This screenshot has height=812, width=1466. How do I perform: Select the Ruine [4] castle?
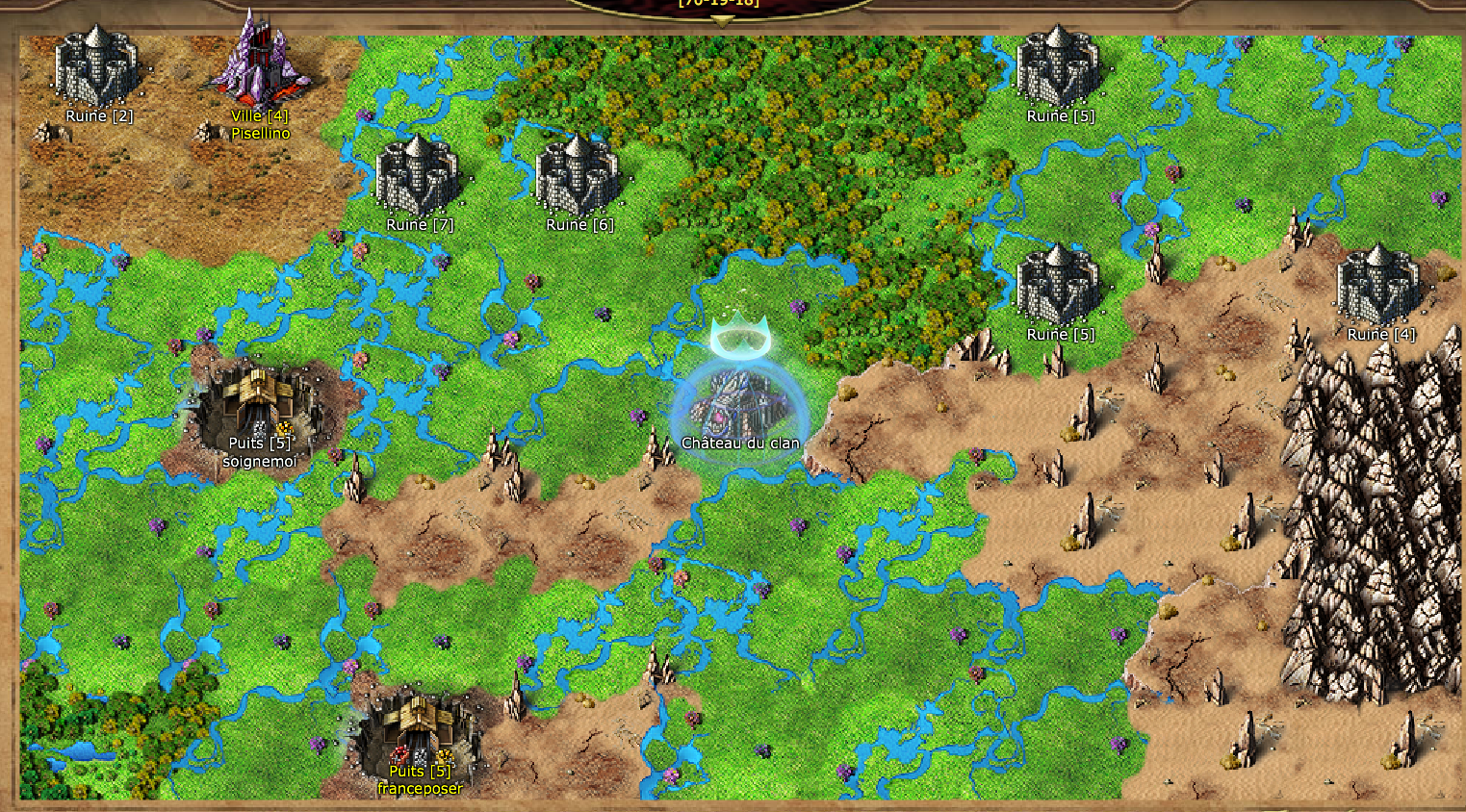click(x=1378, y=286)
